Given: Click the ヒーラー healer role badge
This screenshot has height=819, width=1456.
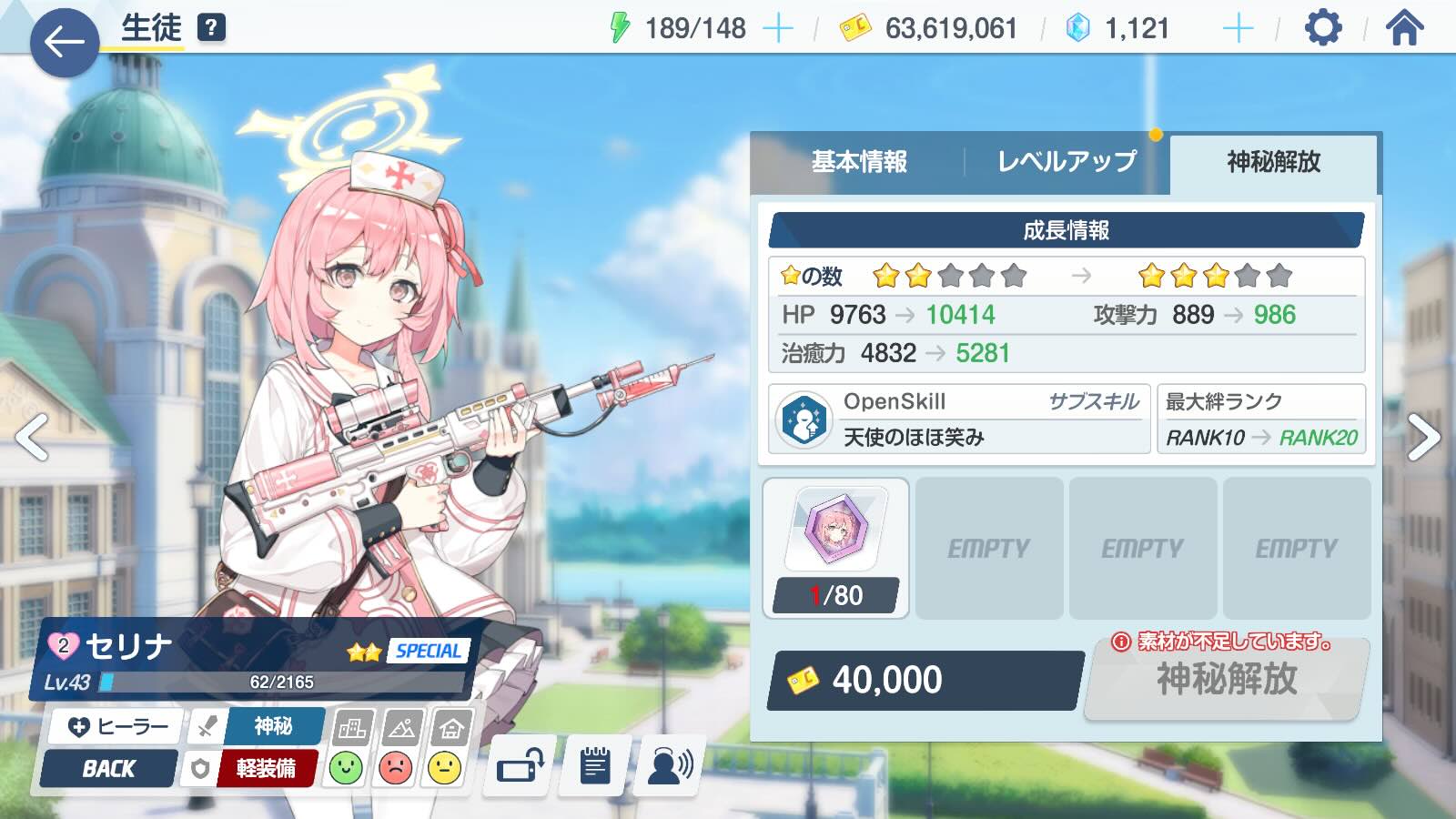Looking at the screenshot, I should tap(115, 726).
